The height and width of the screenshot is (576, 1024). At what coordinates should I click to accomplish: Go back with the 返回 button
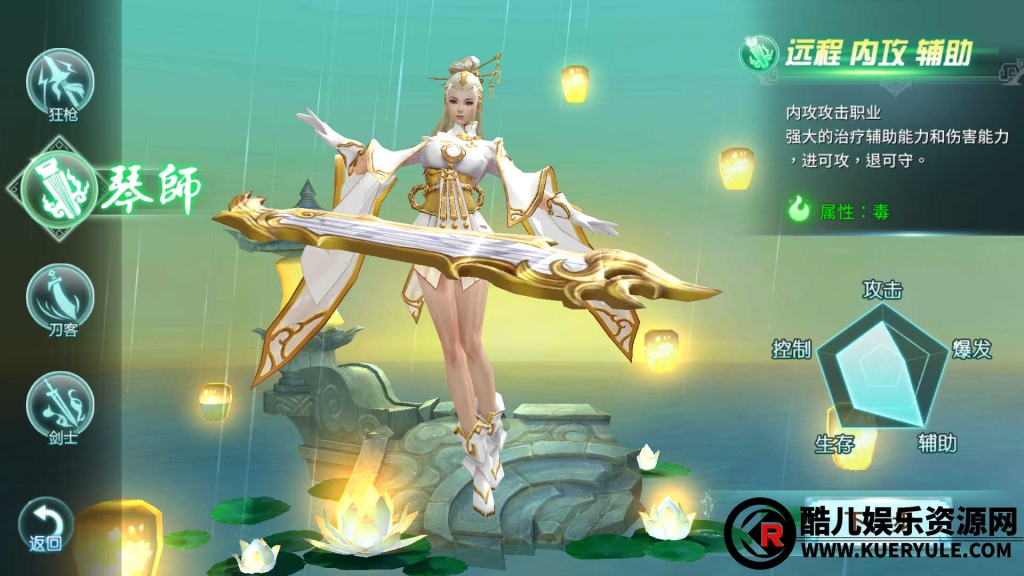[45, 525]
